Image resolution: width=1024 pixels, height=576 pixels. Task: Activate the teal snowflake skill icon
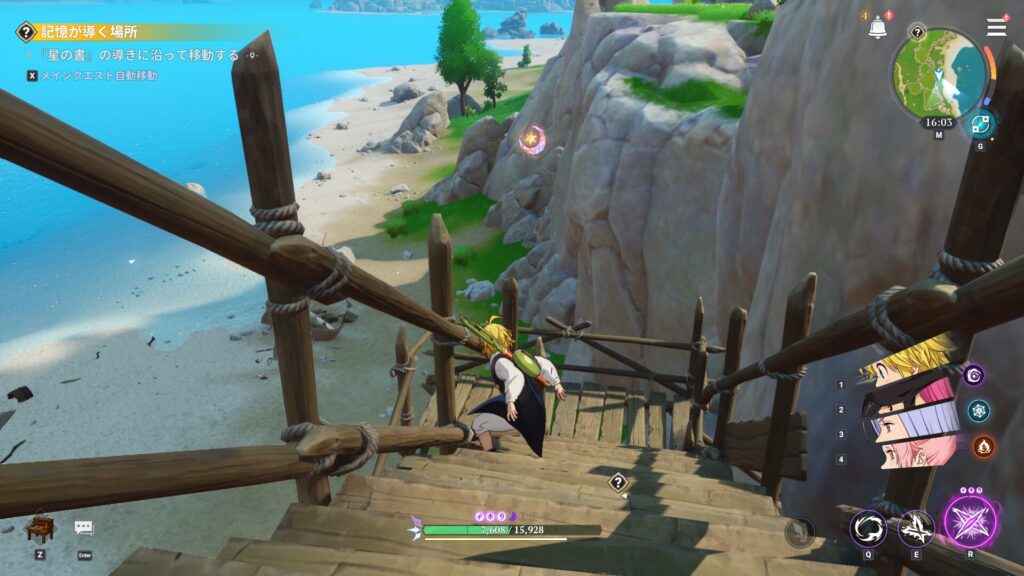pos(979,410)
